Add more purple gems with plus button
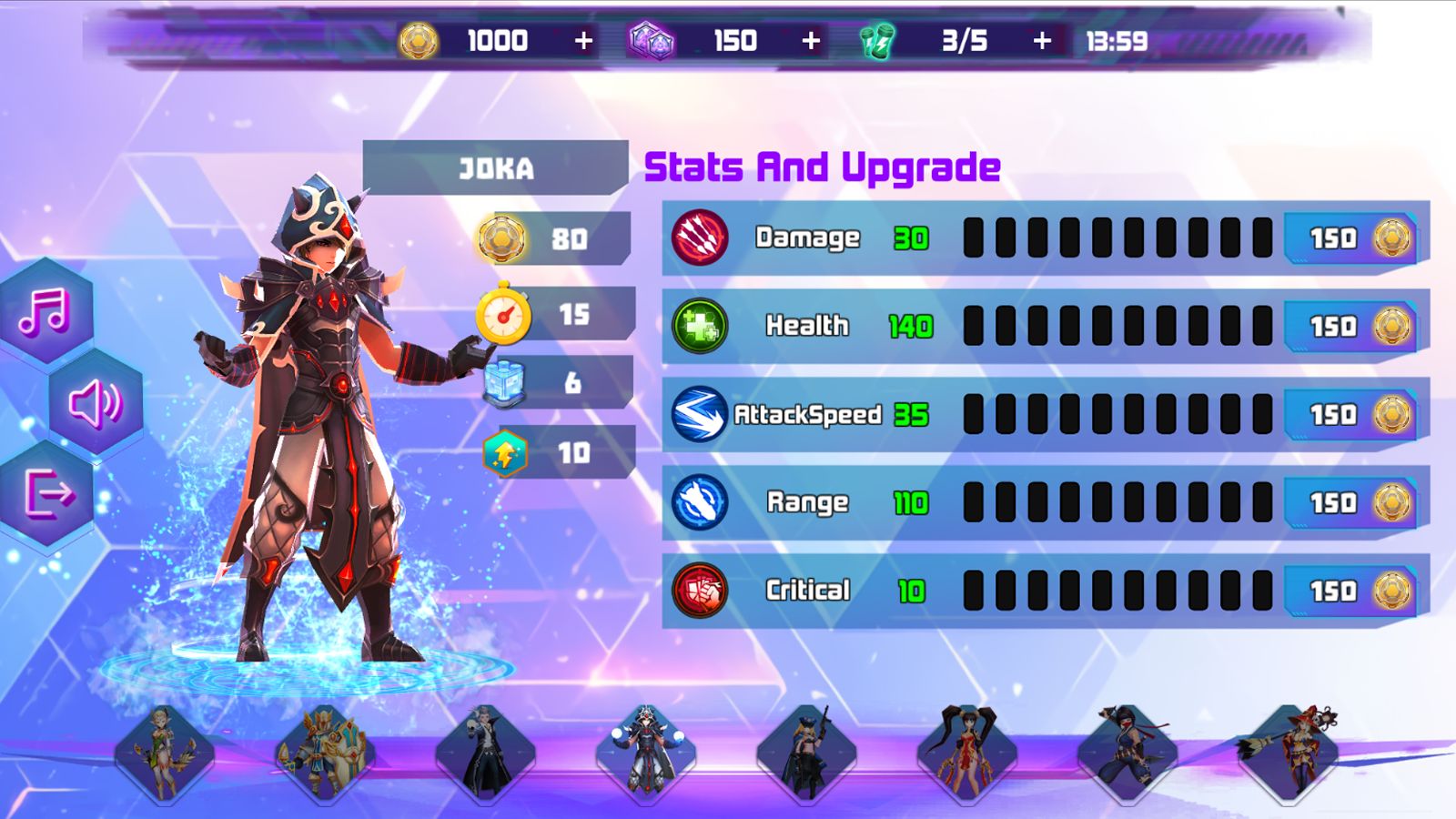Viewport: 1456px width, 819px height. (811, 41)
